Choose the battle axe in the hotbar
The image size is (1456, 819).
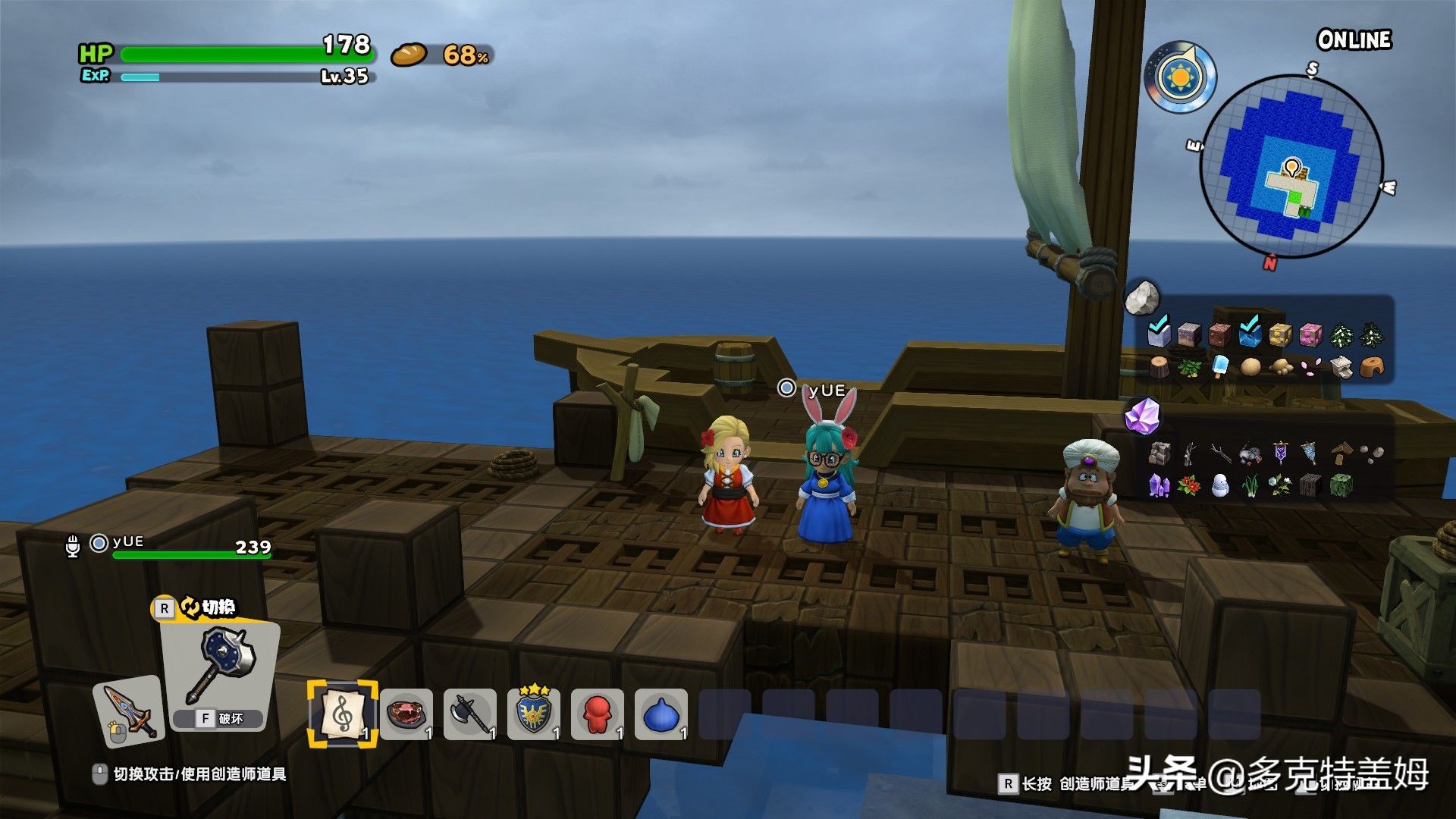click(x=470, y=714)
